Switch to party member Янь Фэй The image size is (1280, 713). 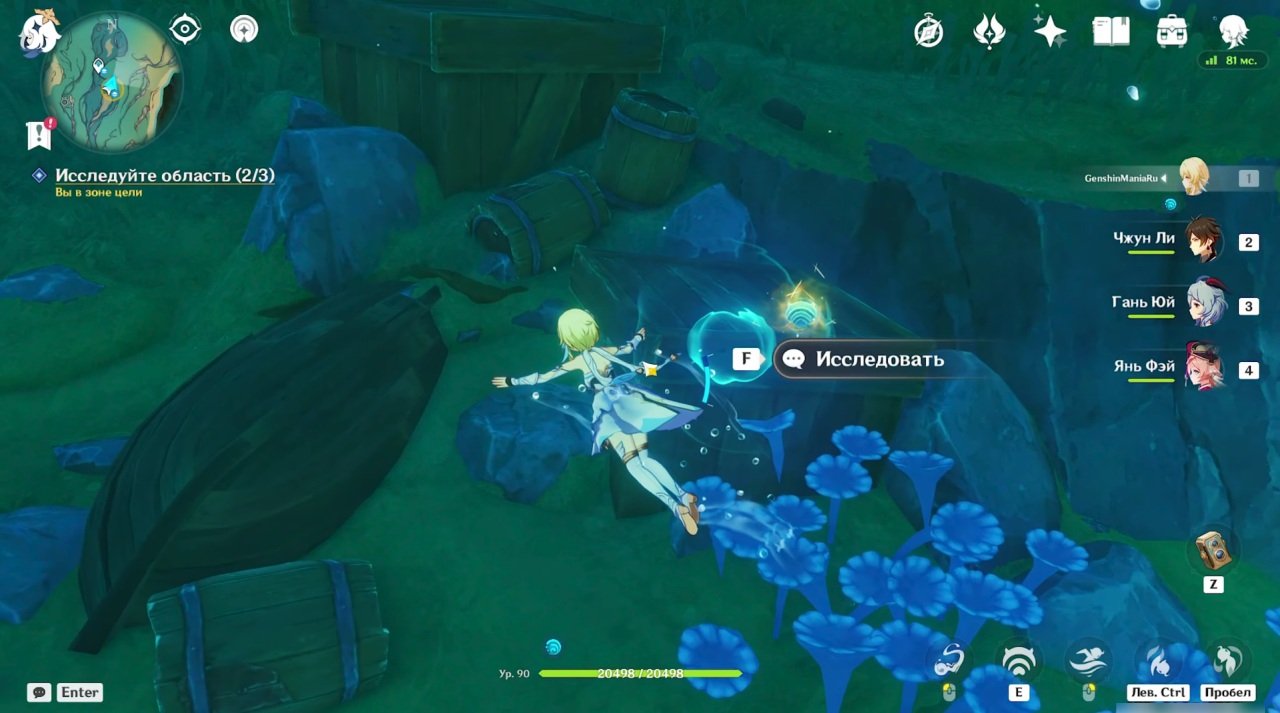1204,369
